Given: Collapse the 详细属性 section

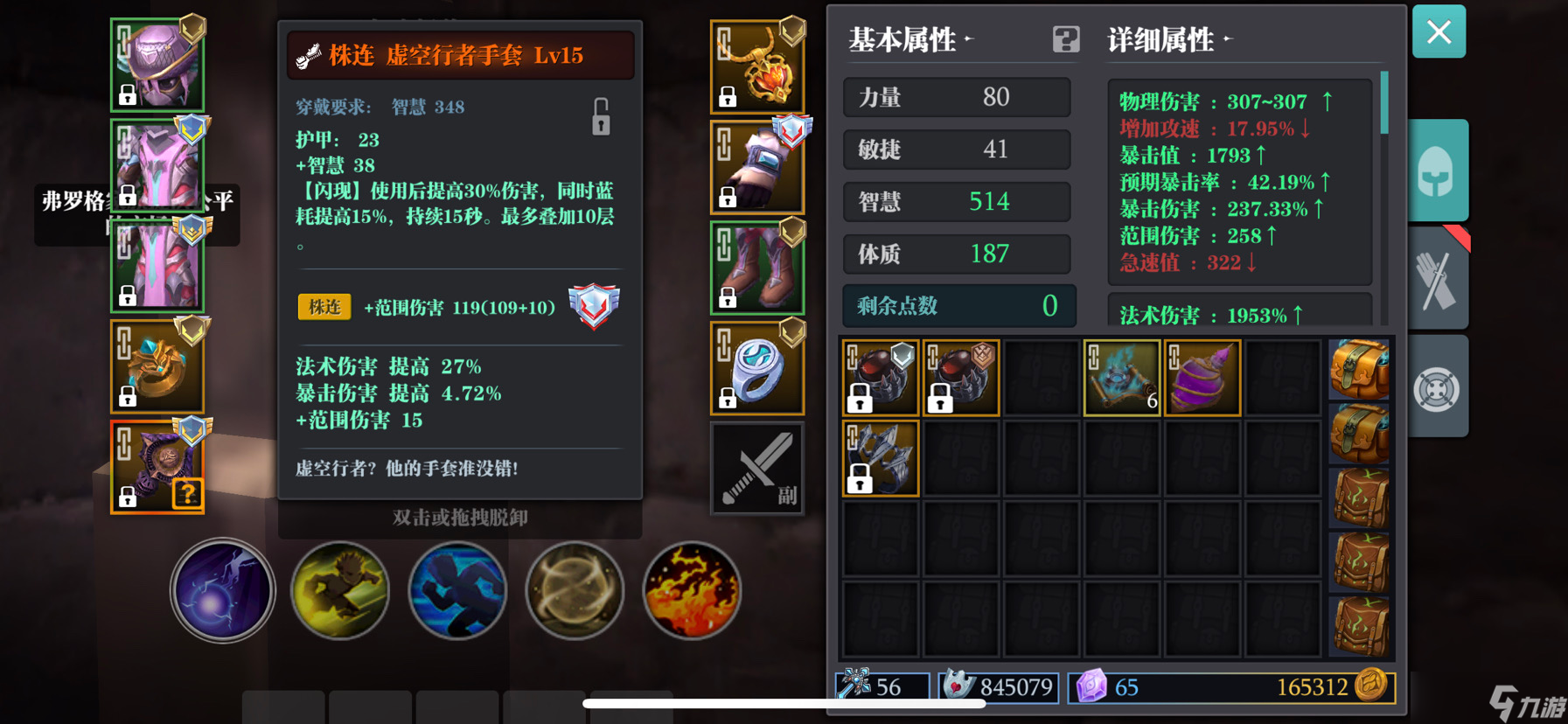Looking at the screenshot, I should pyautogui.click(x=1227, y=38).
